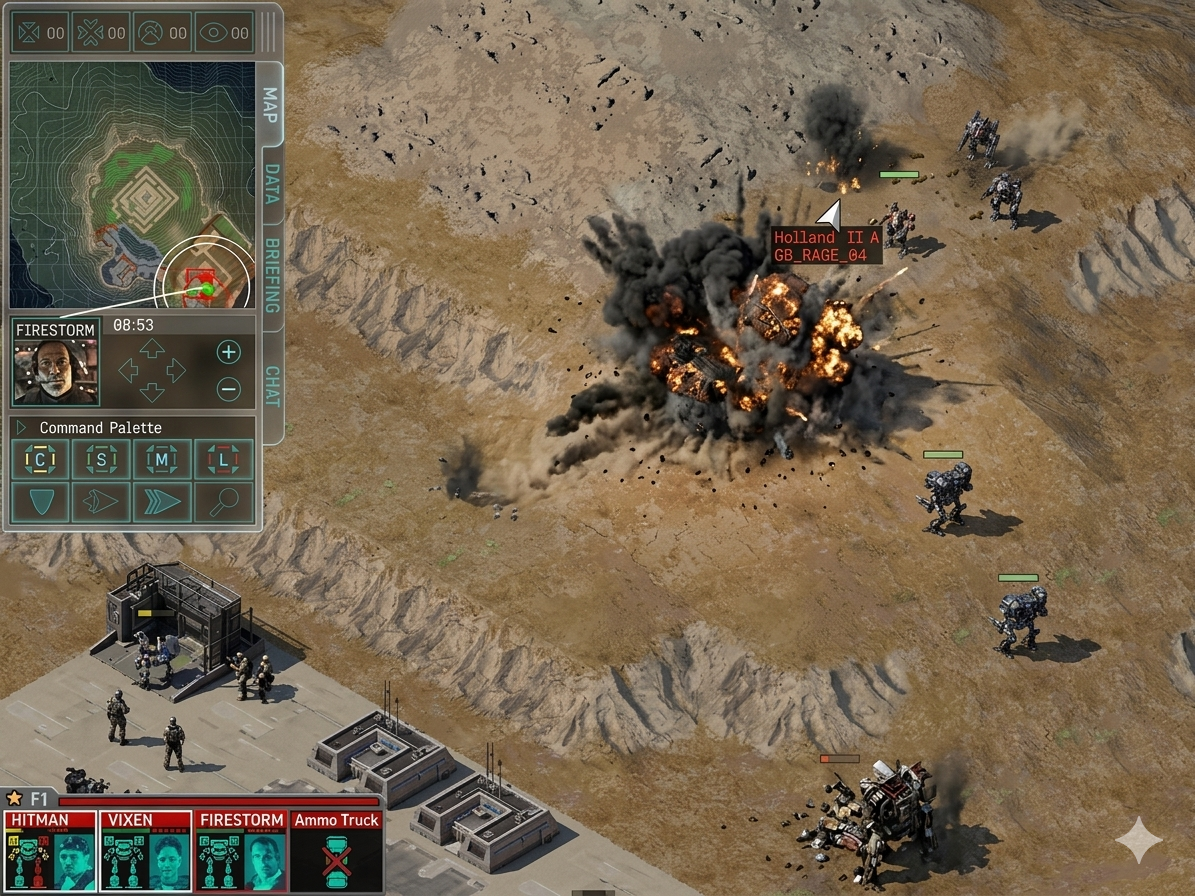This screenshot has height=896, width=1195.
Task: Activate the C command button
Action: 41,460
